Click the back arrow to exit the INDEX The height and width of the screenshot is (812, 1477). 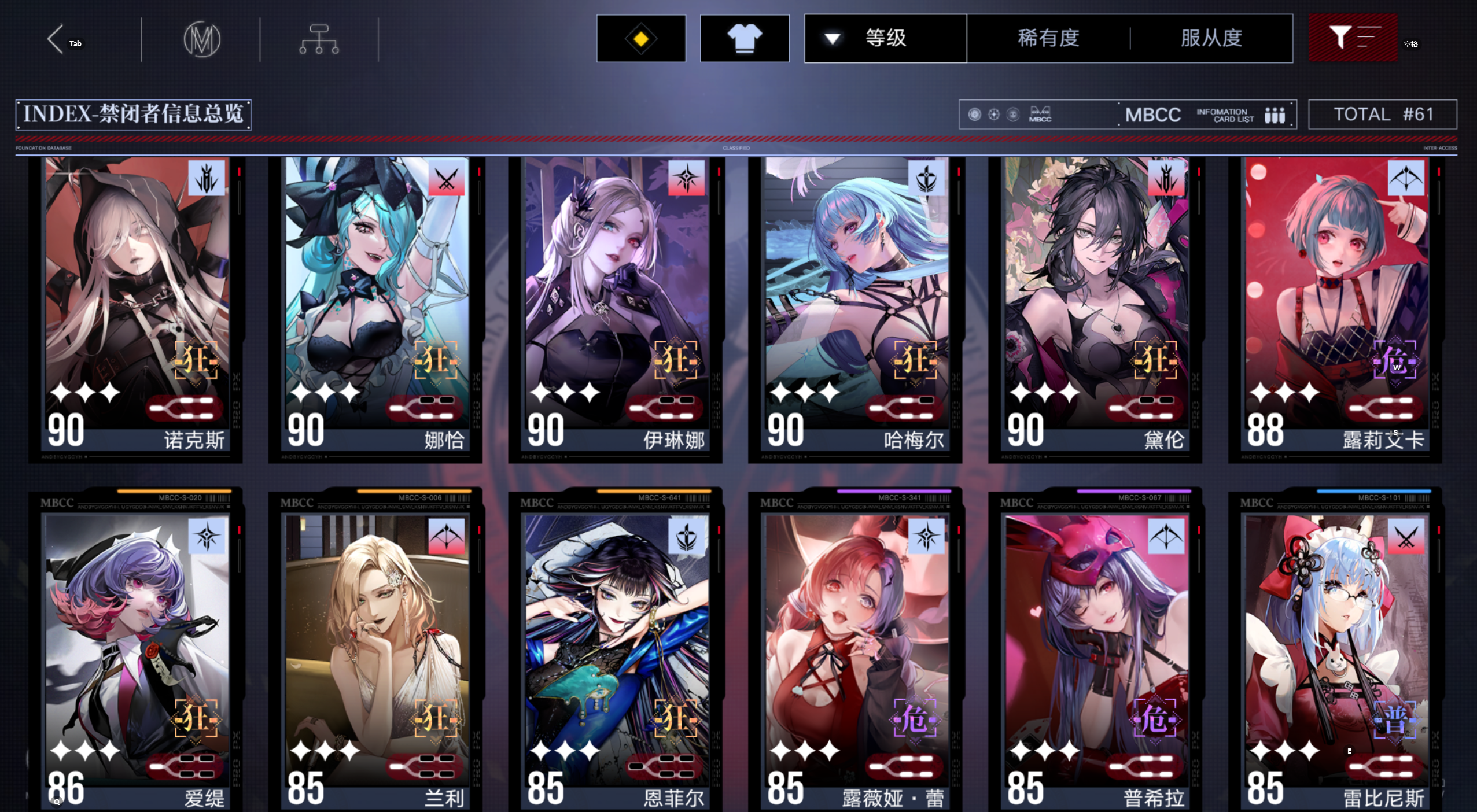55,39
